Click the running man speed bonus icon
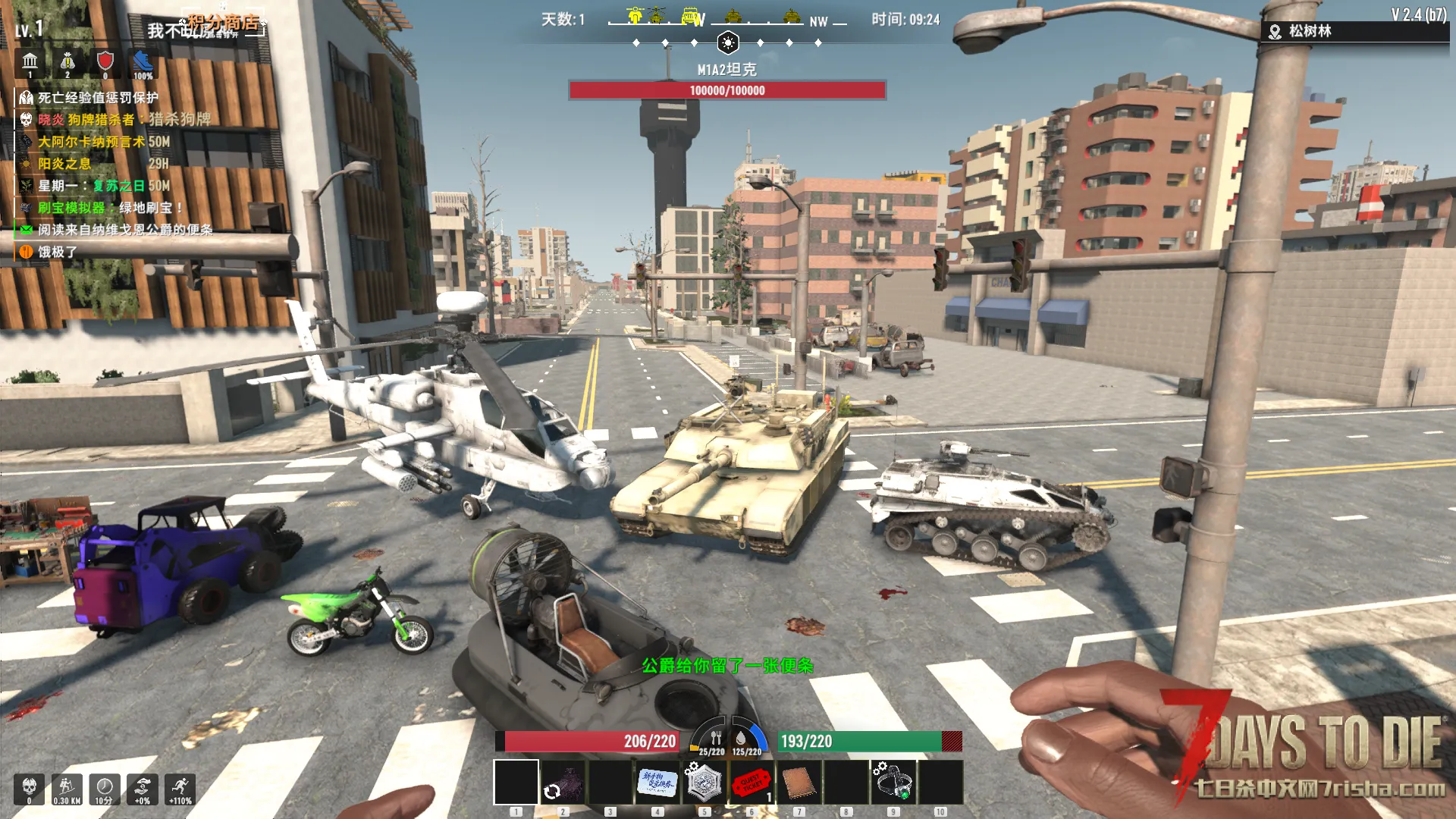 point(180,788)
